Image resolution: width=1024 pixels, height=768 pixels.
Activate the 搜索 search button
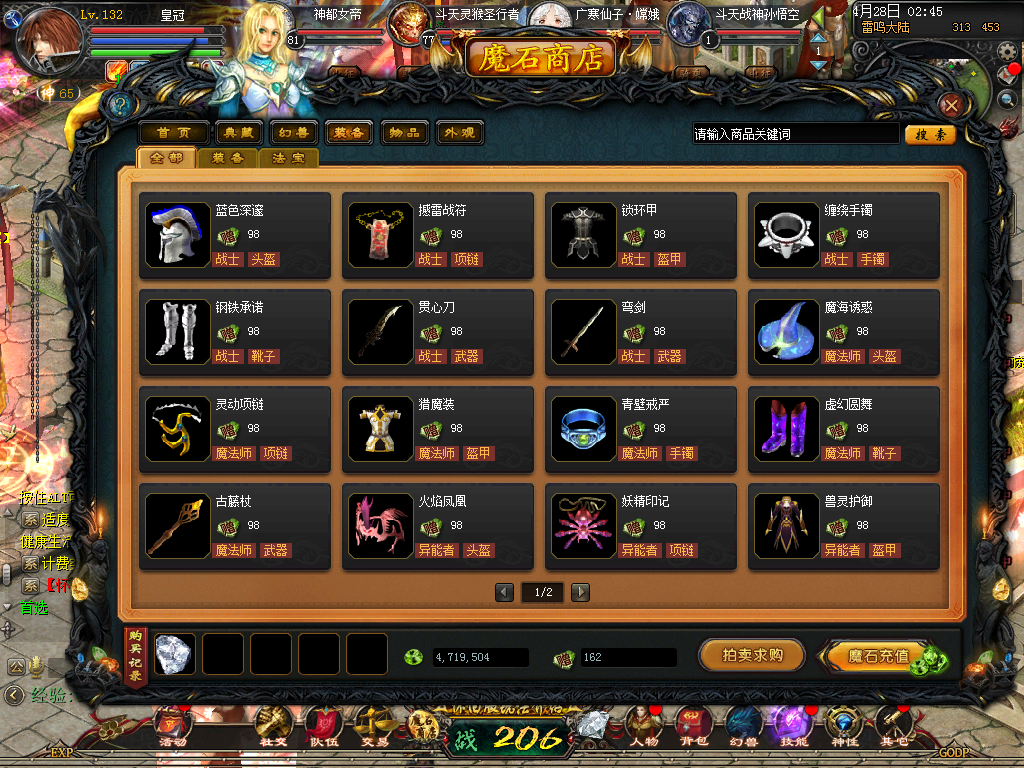tap(930, 134)
